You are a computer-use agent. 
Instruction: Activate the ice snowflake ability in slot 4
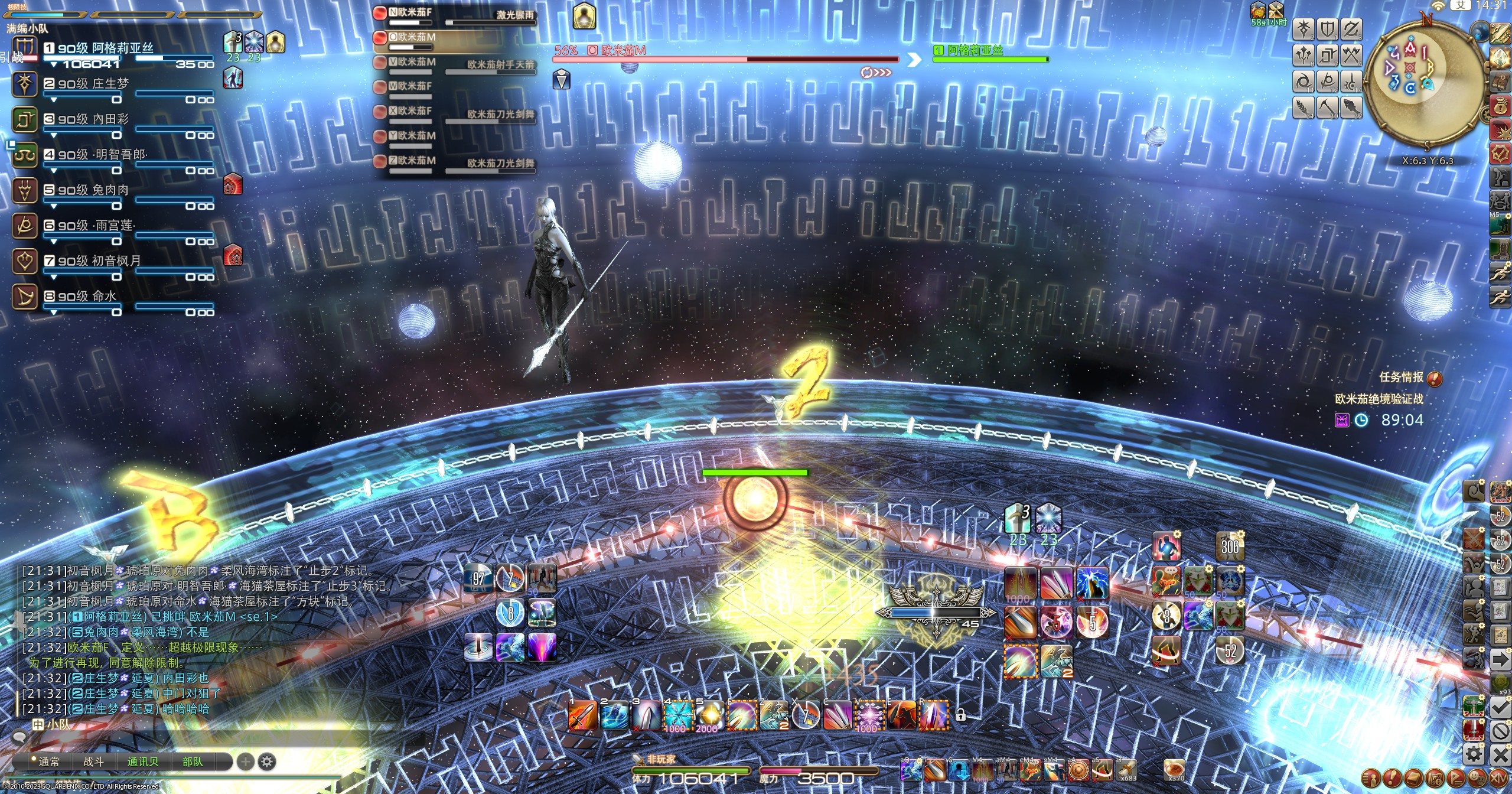[678, 716]
